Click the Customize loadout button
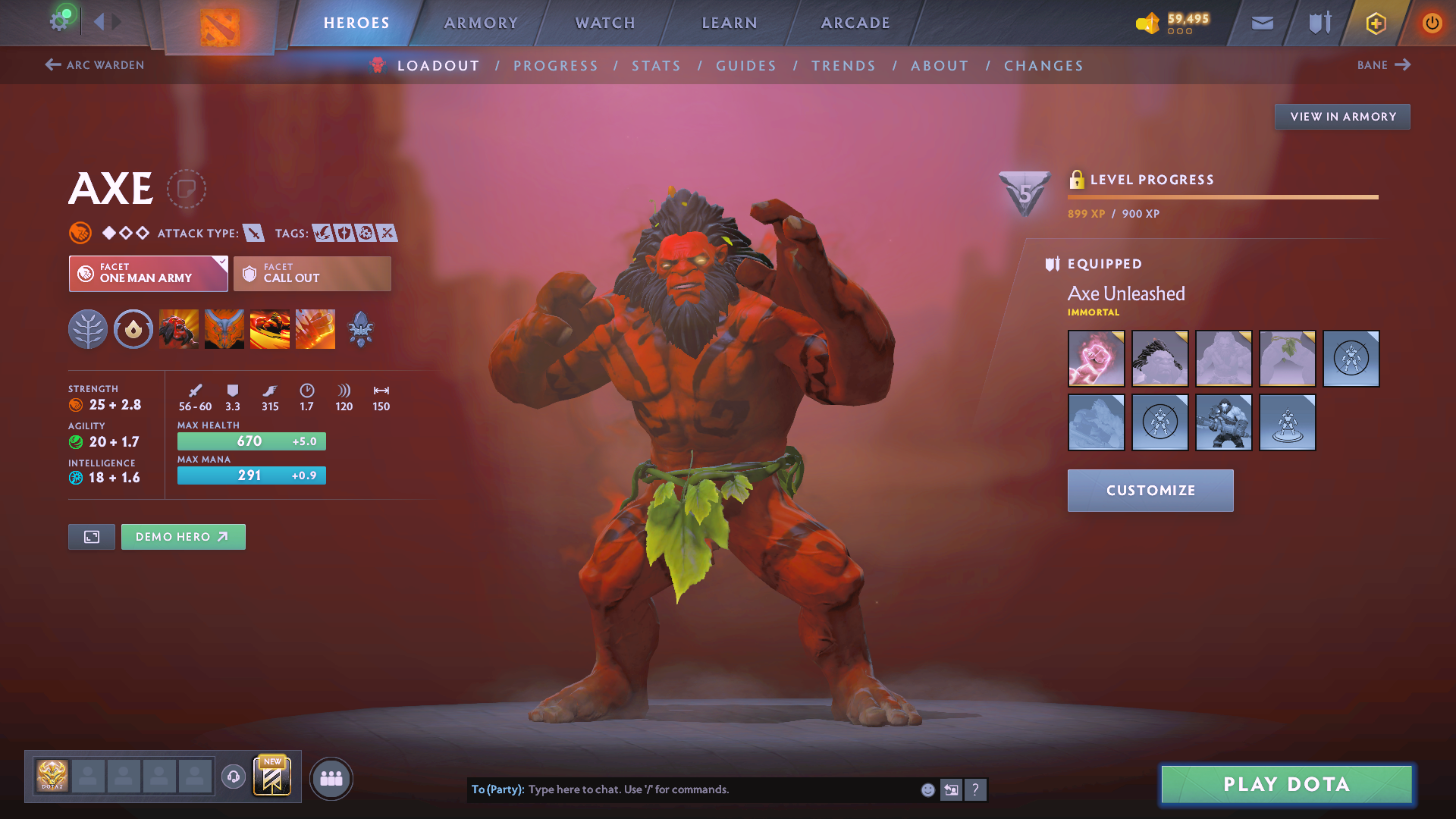Screen dimensions: 1456x819 1150,491
